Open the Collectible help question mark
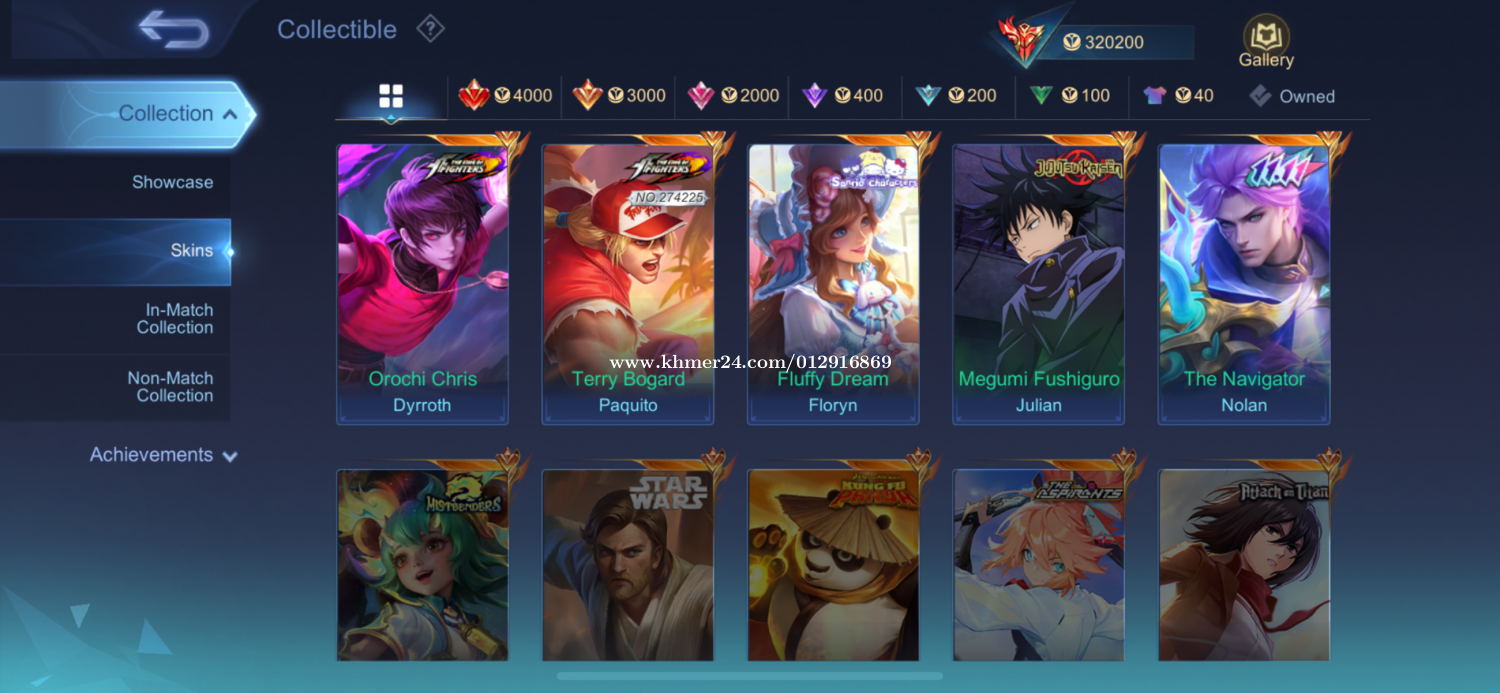 click(x=430, y=29)
